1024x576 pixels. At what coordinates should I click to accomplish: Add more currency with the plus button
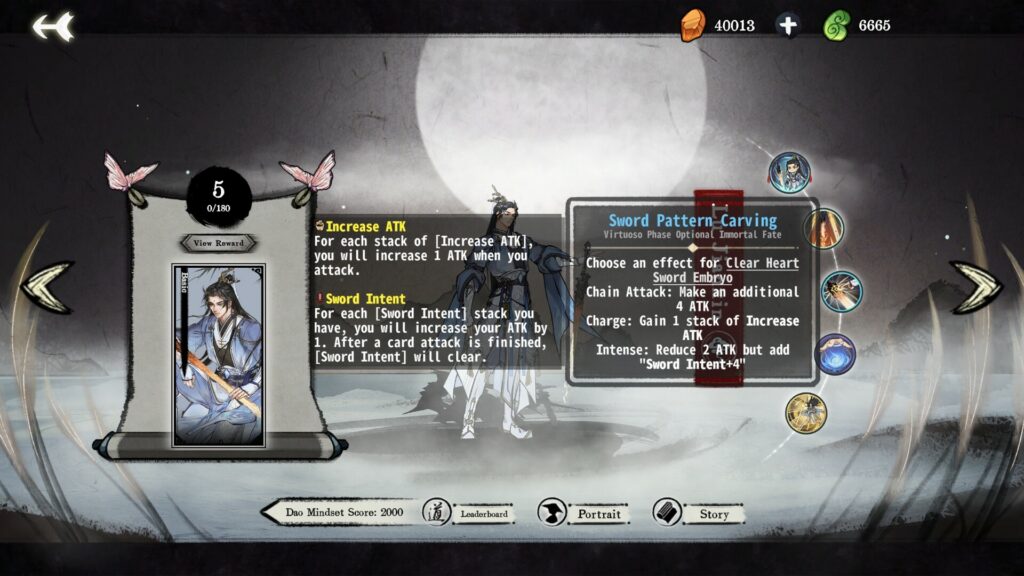coord(788,25)
